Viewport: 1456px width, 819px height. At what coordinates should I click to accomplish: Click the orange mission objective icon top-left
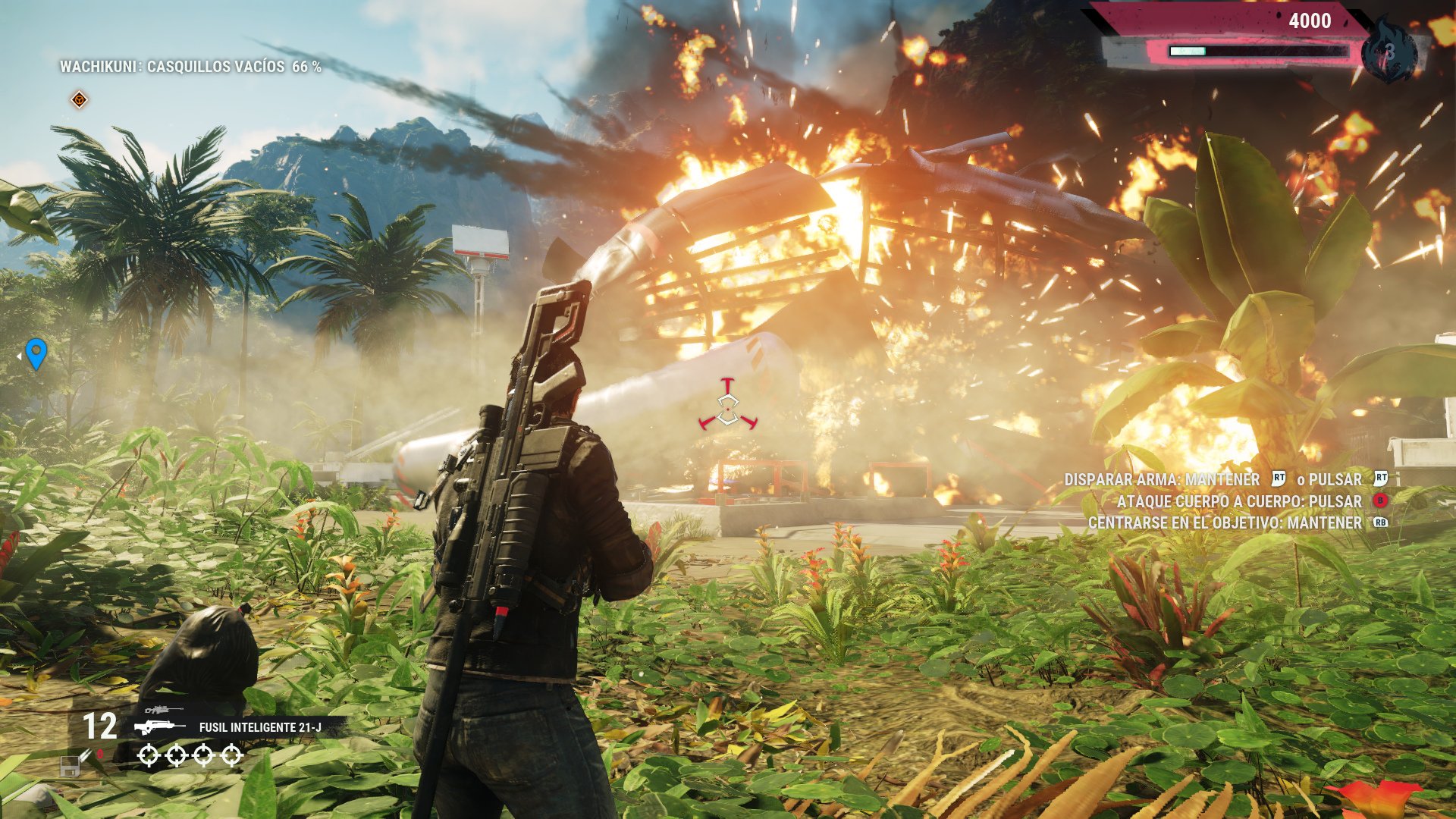tap(78, 99)
